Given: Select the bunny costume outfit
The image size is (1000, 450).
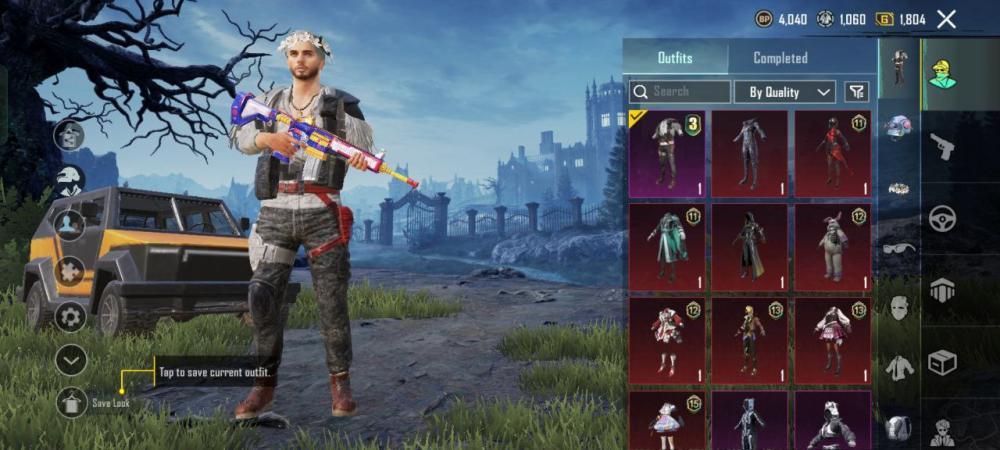Looking at the screenshot, I should click(832, 247).
